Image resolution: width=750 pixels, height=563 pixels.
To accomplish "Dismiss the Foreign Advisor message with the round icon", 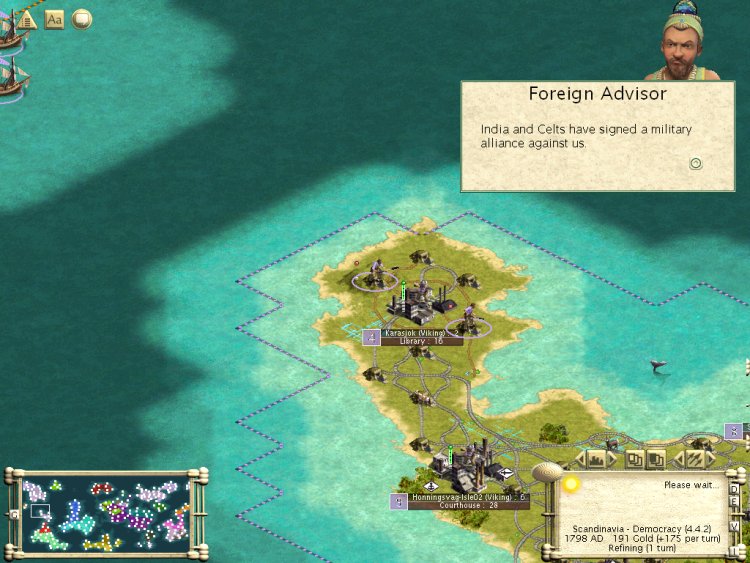I will (696, 163).
